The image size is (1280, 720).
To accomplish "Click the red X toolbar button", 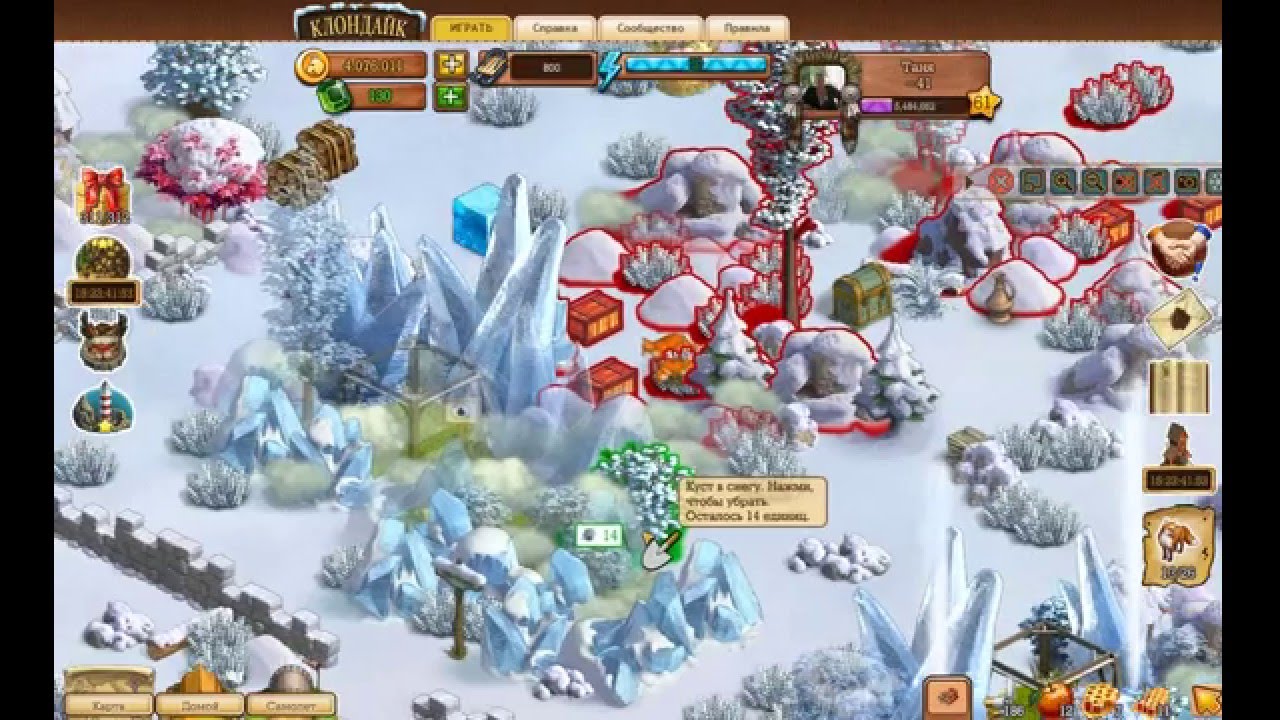I will (1002, 181).
